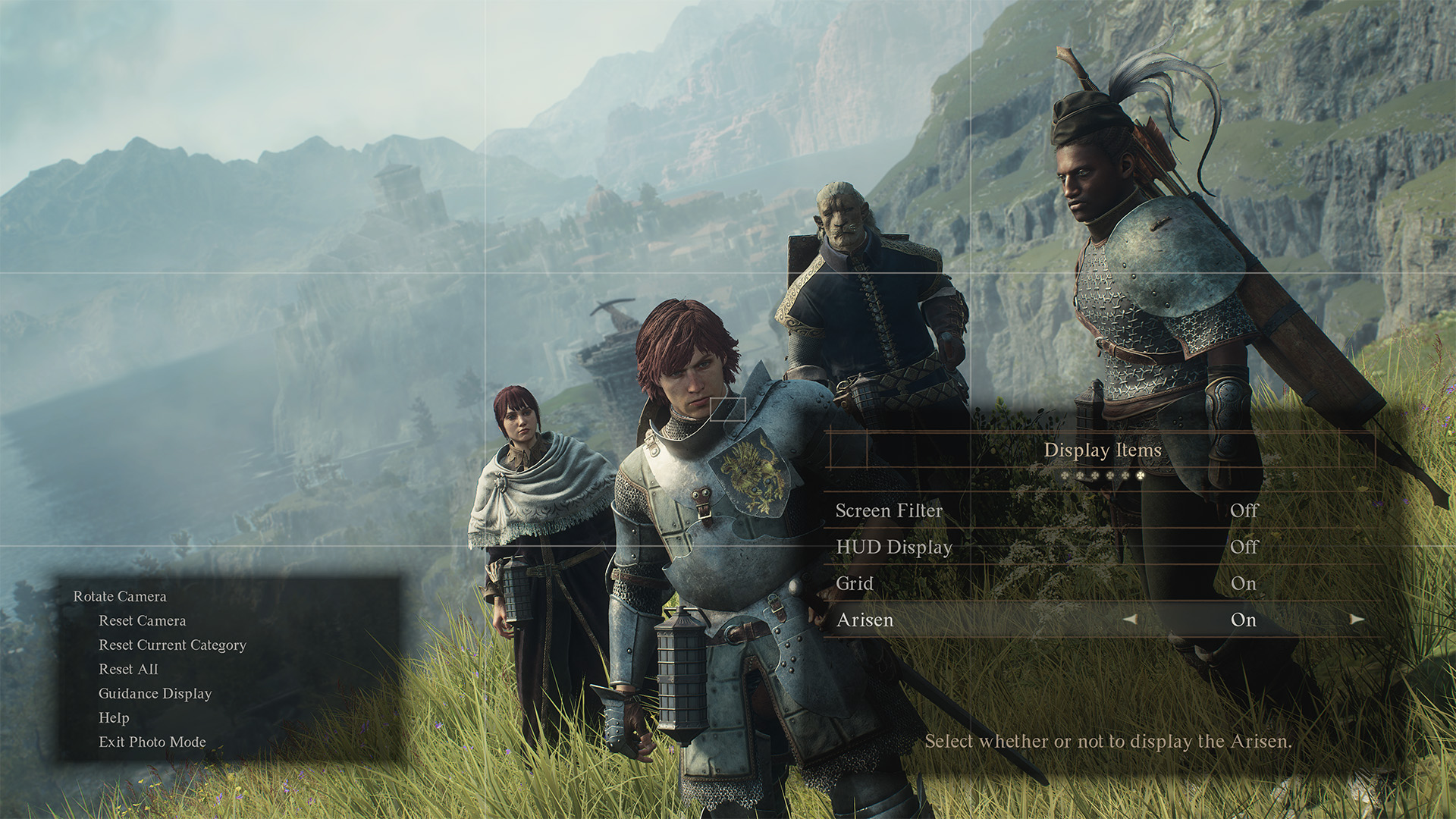Click the Display Items category header
This screenshot has width=1456, height=819.
[x=1102, y=450]
